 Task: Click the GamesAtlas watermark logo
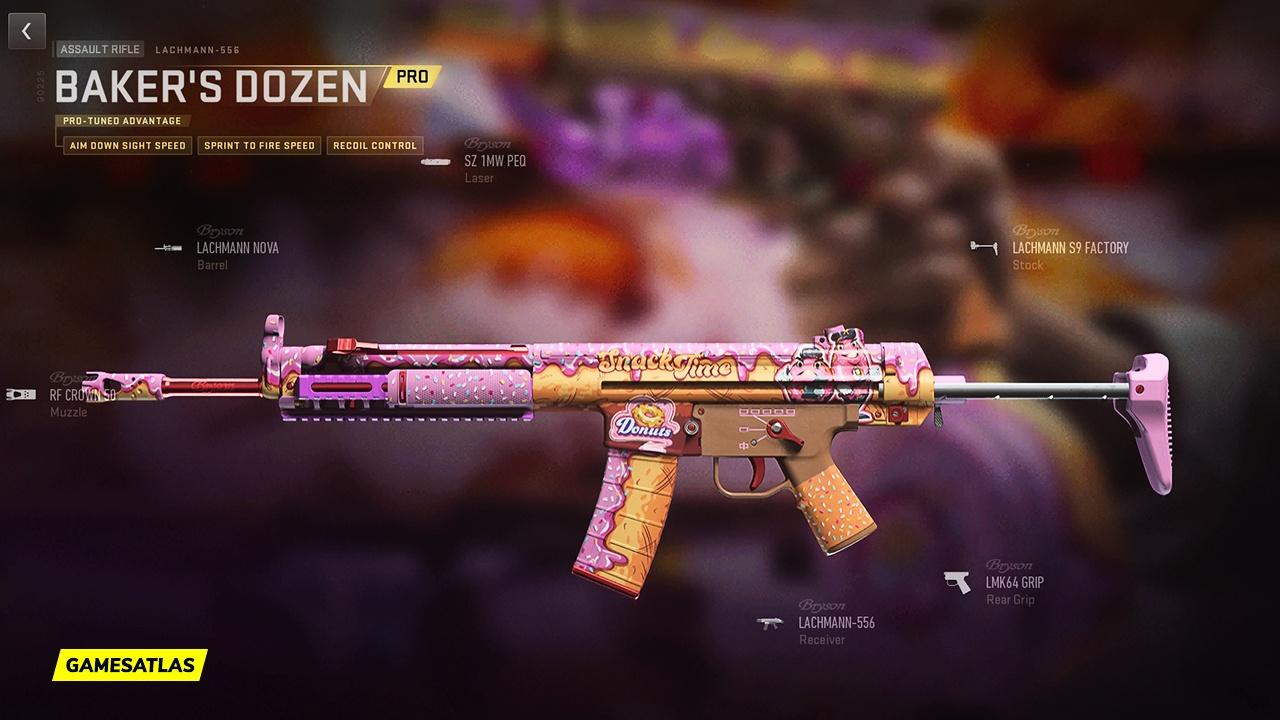(130, 664)
